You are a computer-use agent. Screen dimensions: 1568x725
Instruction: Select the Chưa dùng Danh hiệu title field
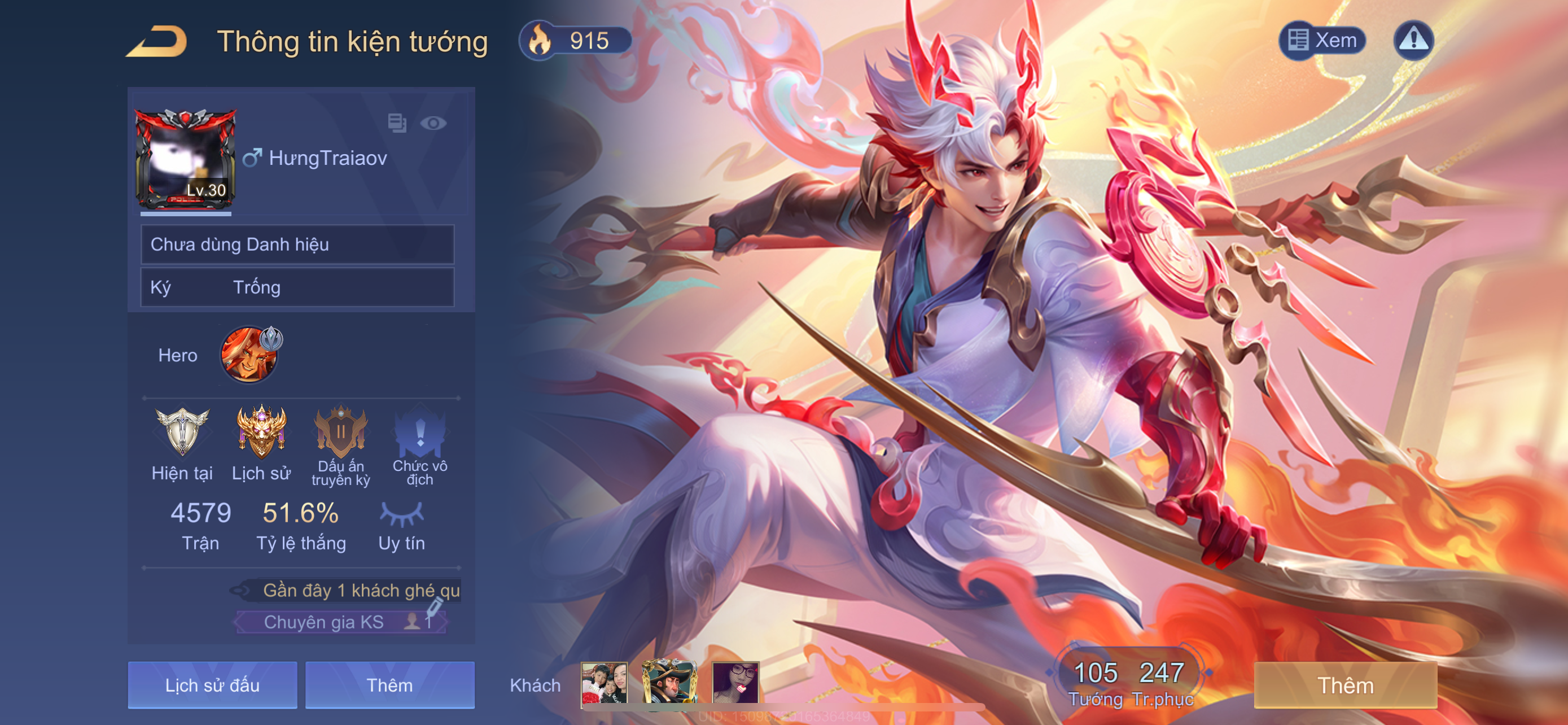click(x=297, y=244)
